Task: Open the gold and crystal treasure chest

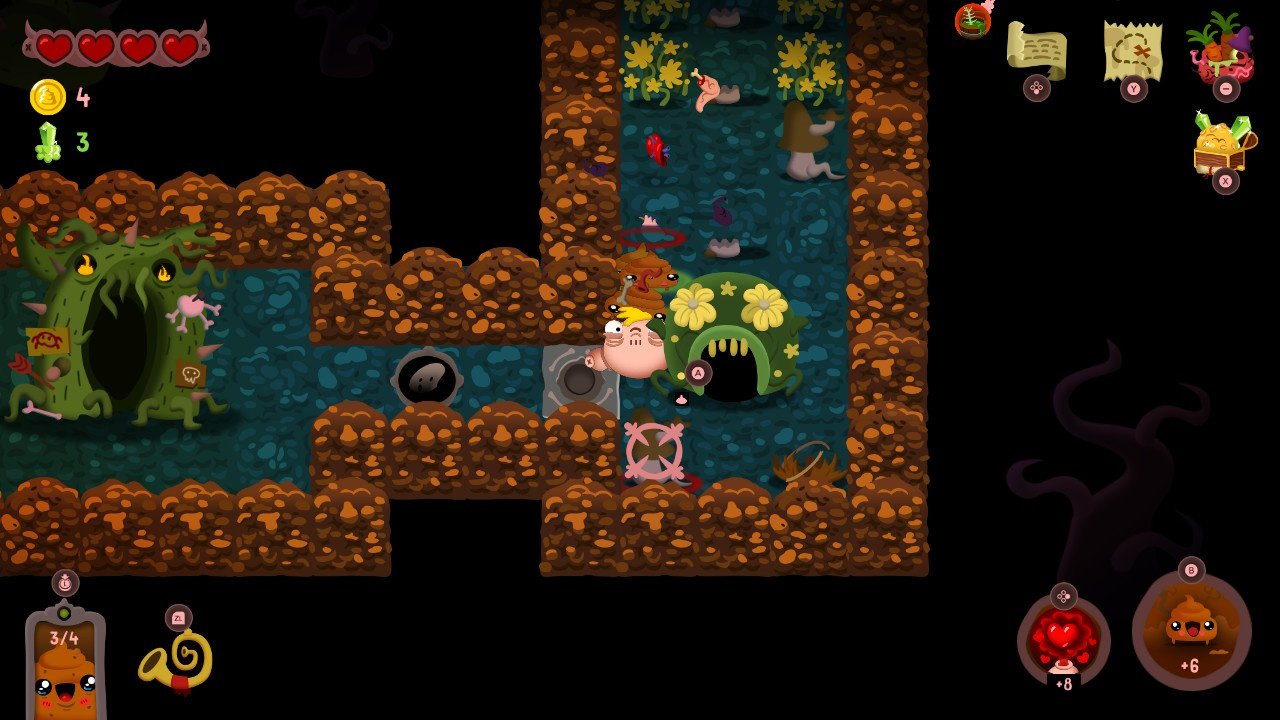Action: click(x=1223, y=145)
